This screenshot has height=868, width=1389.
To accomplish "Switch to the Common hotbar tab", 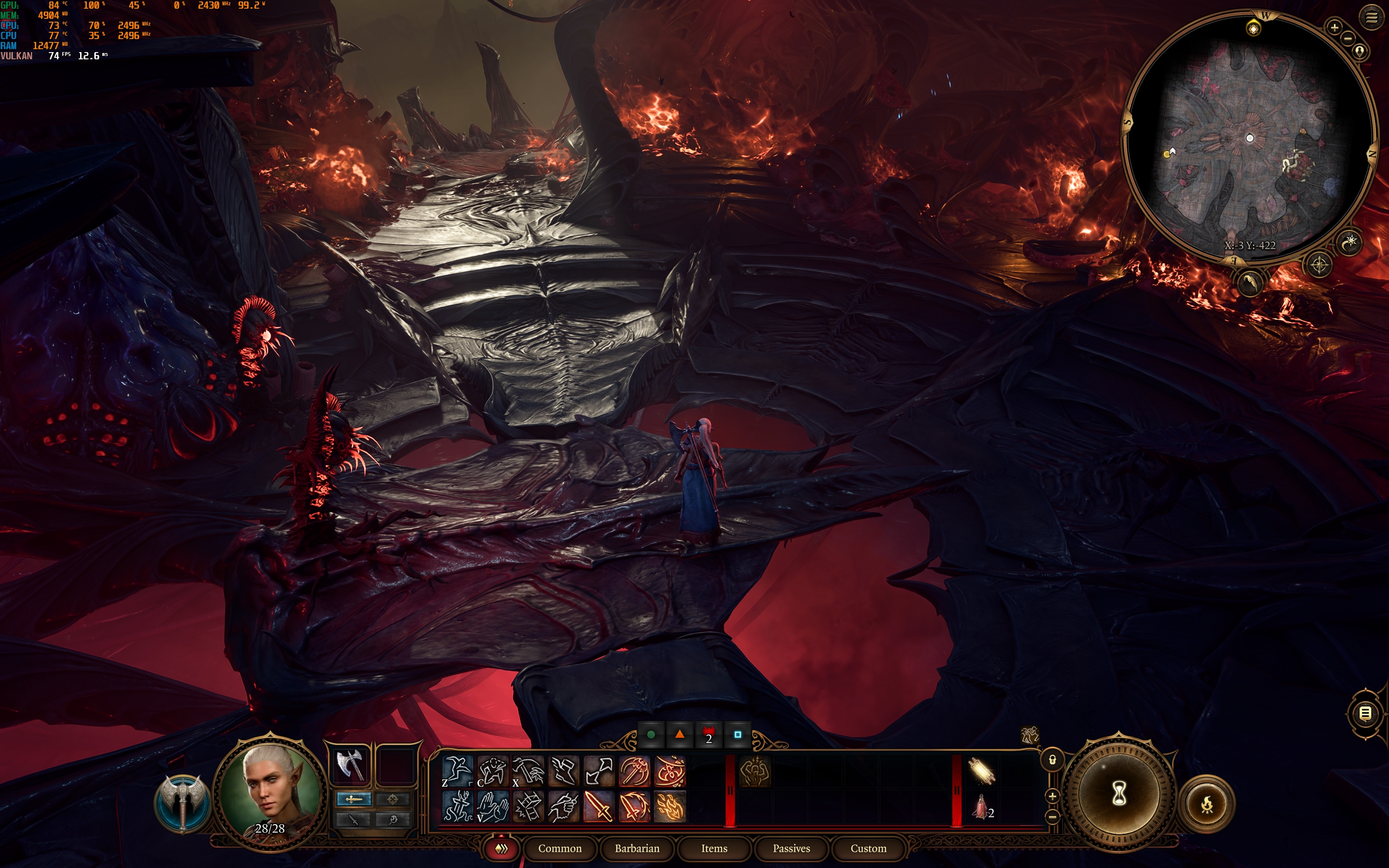I will 559,849.
